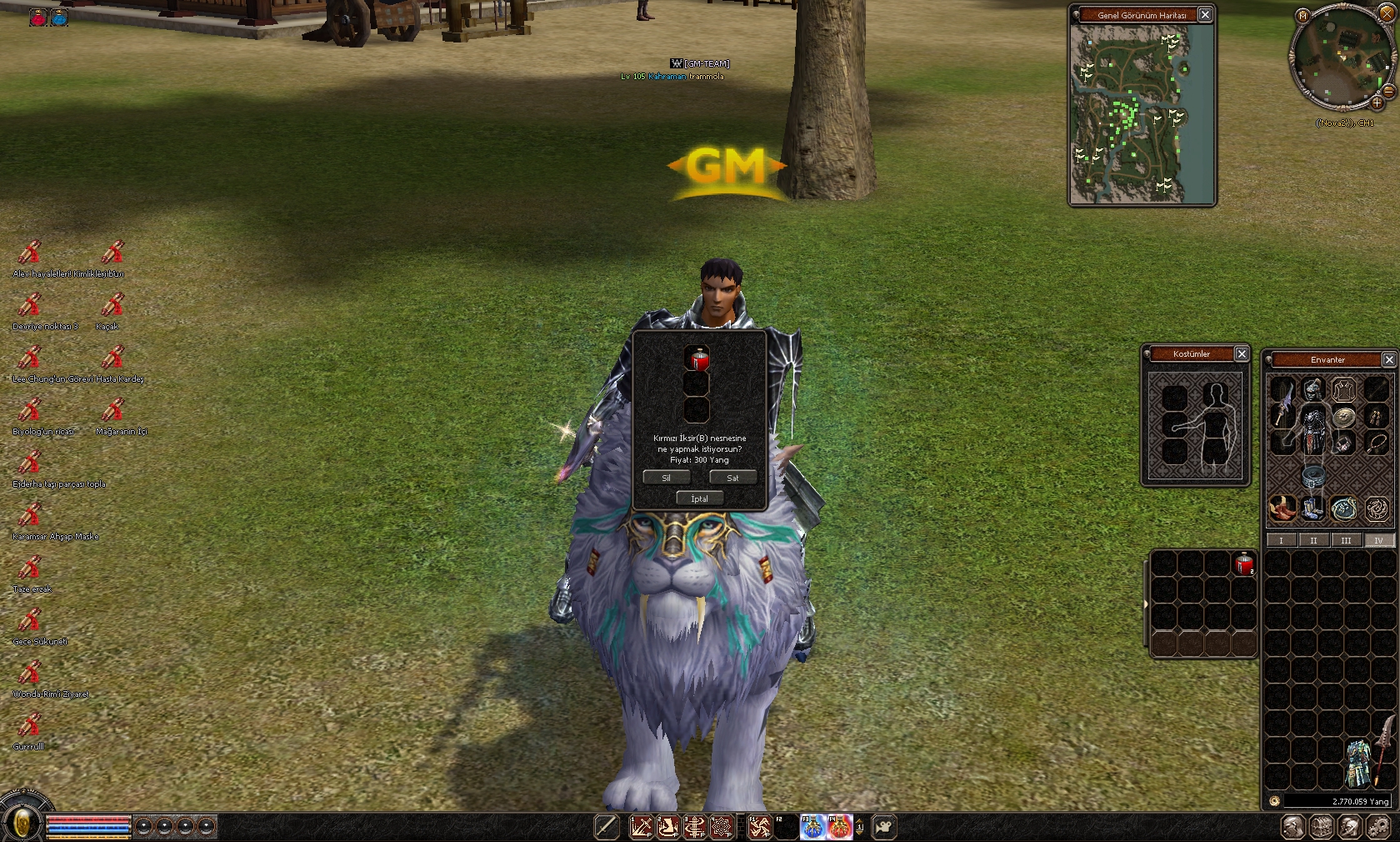Open the Taze erzak quest scroll
Image resolution: width=1400 pixels, height=842 pixels.
tap(30, 569)
